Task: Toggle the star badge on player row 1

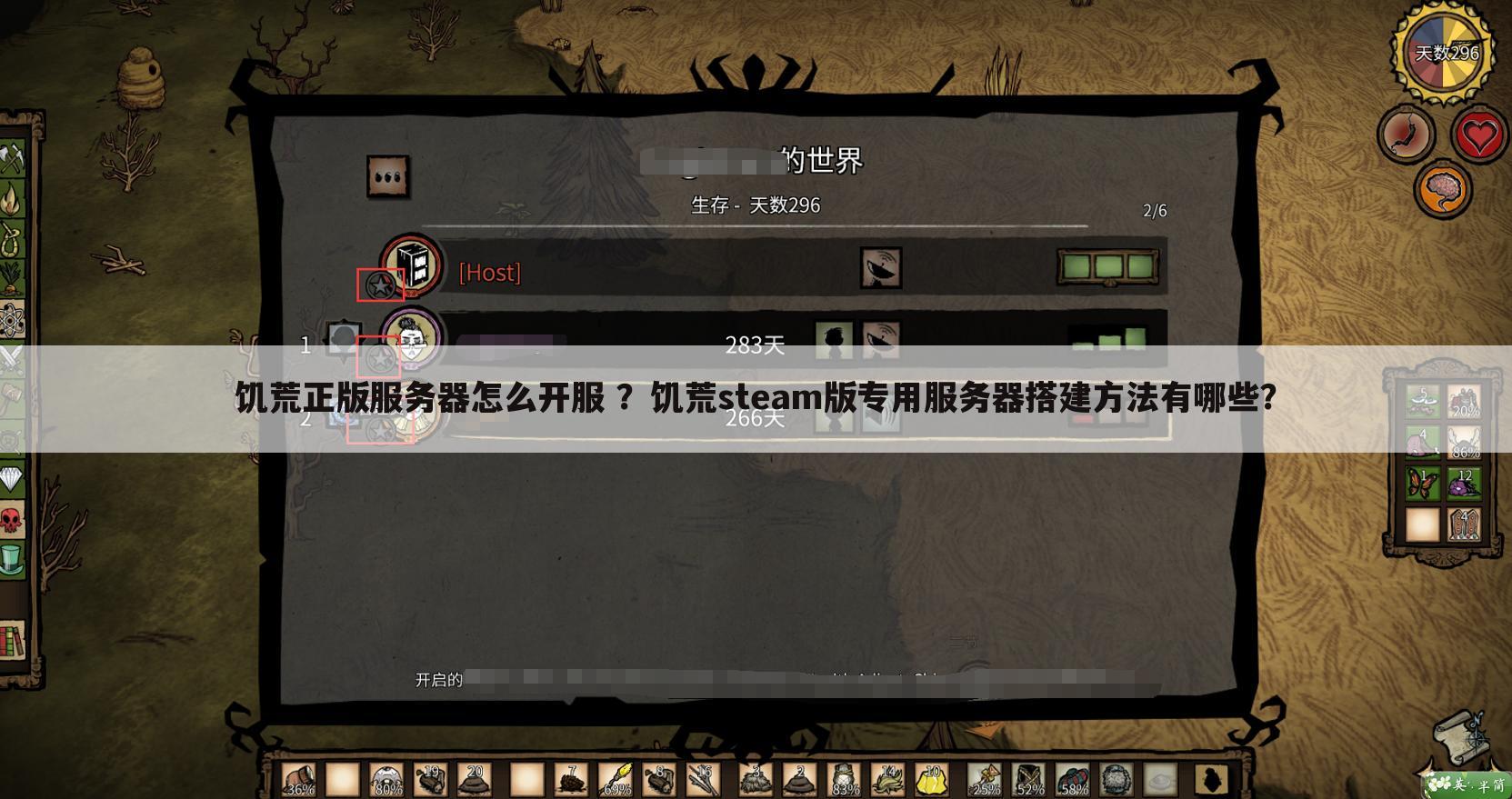Action: (x=380, y=358)
